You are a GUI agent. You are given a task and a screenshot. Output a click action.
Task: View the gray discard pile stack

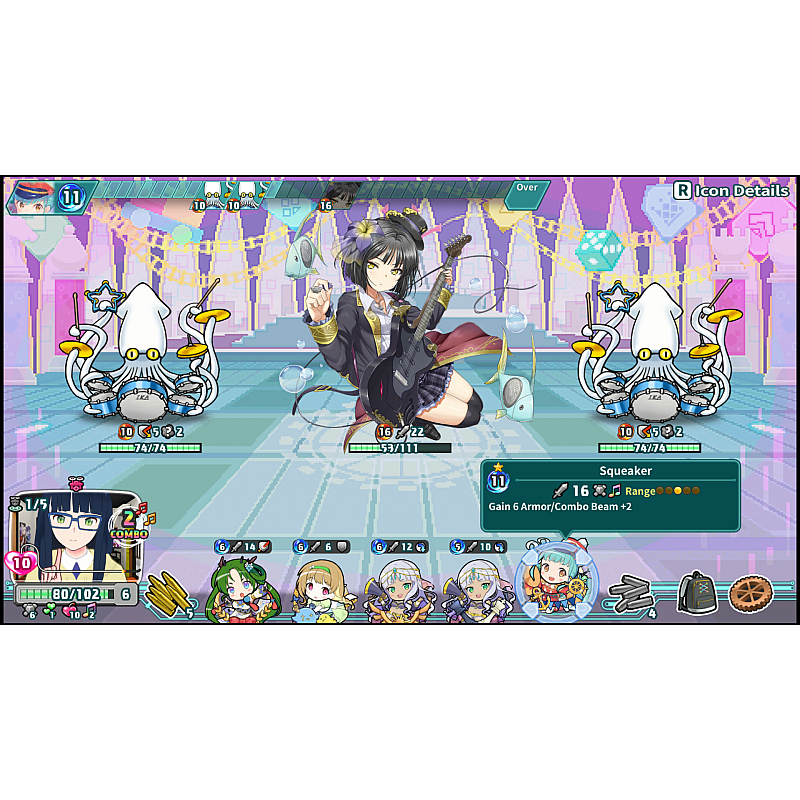631,593
